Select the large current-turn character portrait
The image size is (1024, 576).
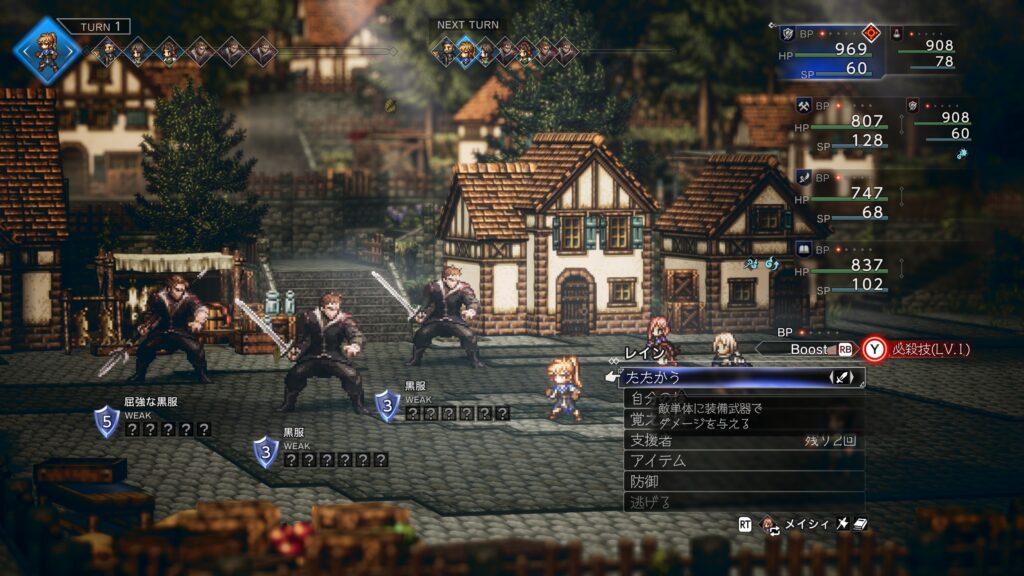tap(46, 49)
